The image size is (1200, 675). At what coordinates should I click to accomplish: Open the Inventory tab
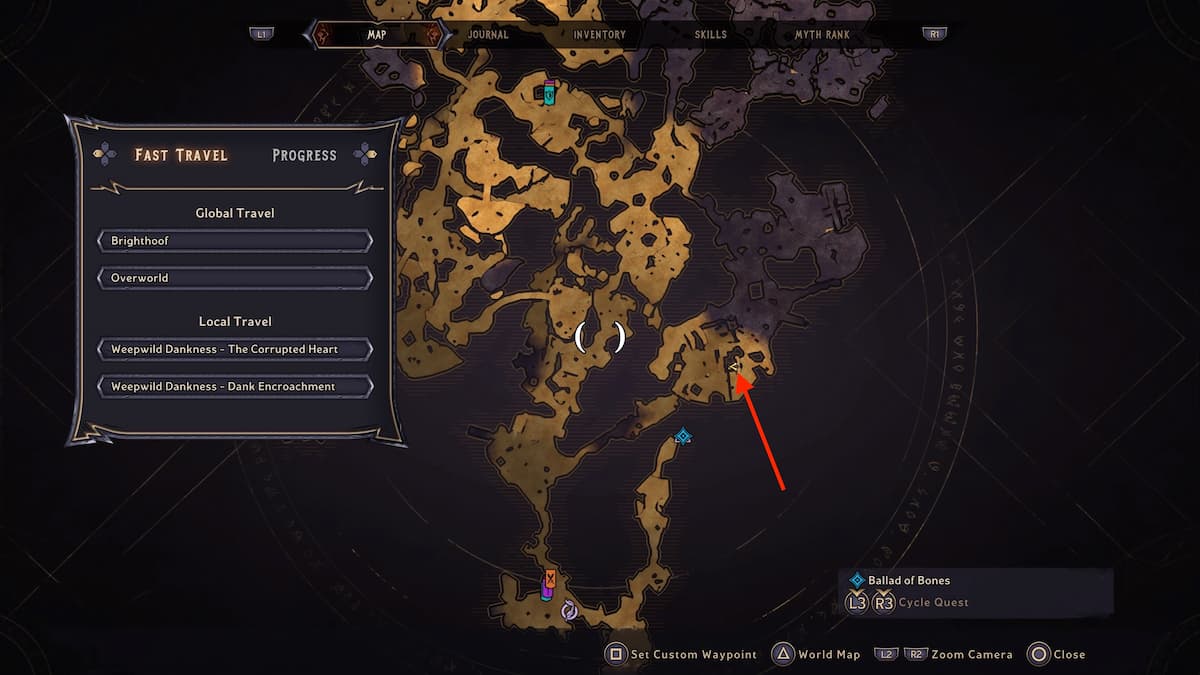[599, 34]
